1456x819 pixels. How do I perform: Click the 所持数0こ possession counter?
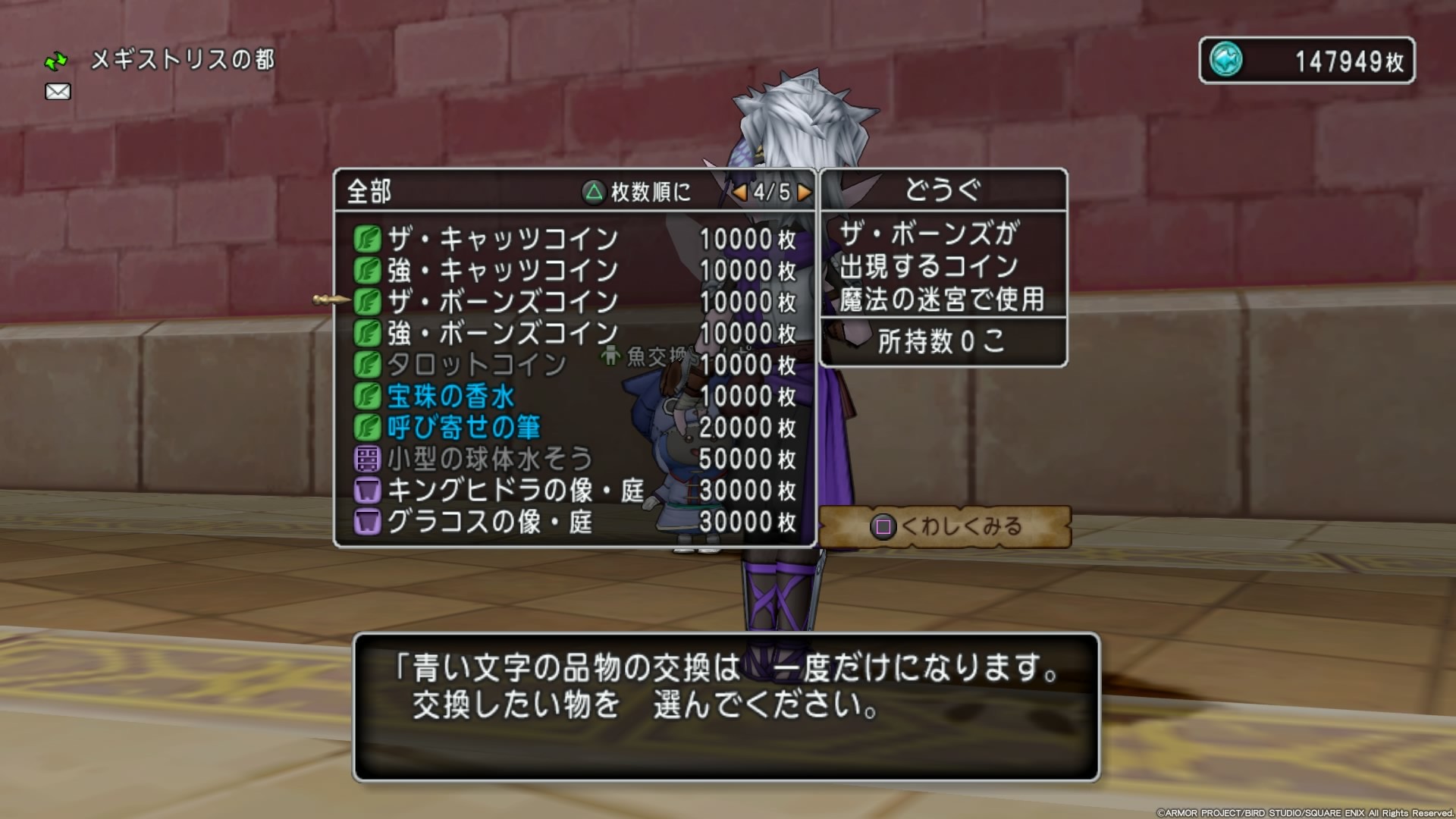tap(943, 341)
